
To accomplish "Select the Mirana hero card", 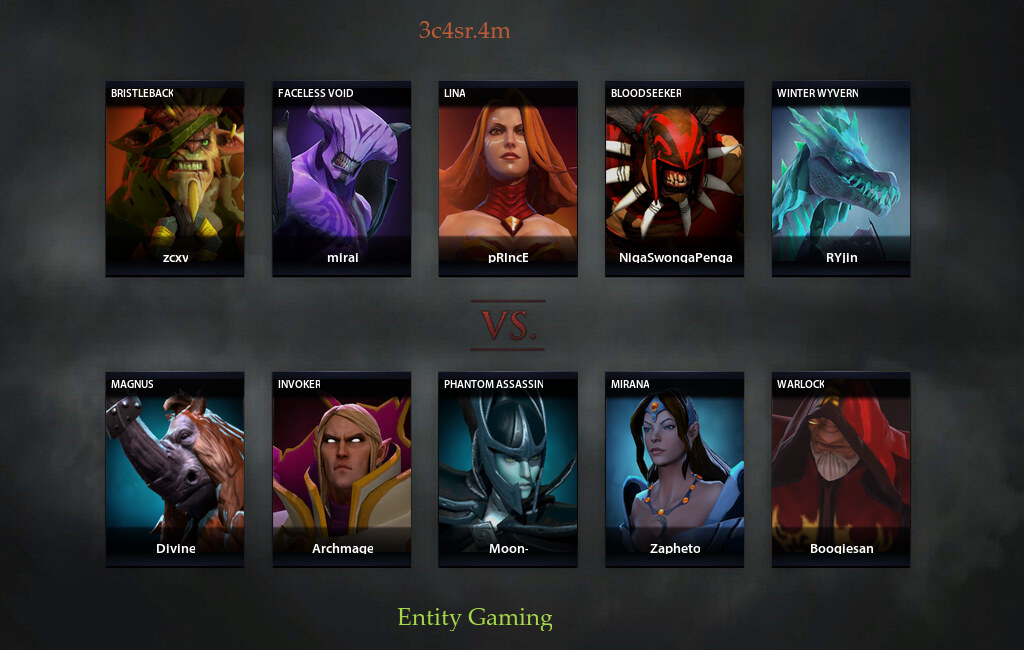I will coord(674,469).
